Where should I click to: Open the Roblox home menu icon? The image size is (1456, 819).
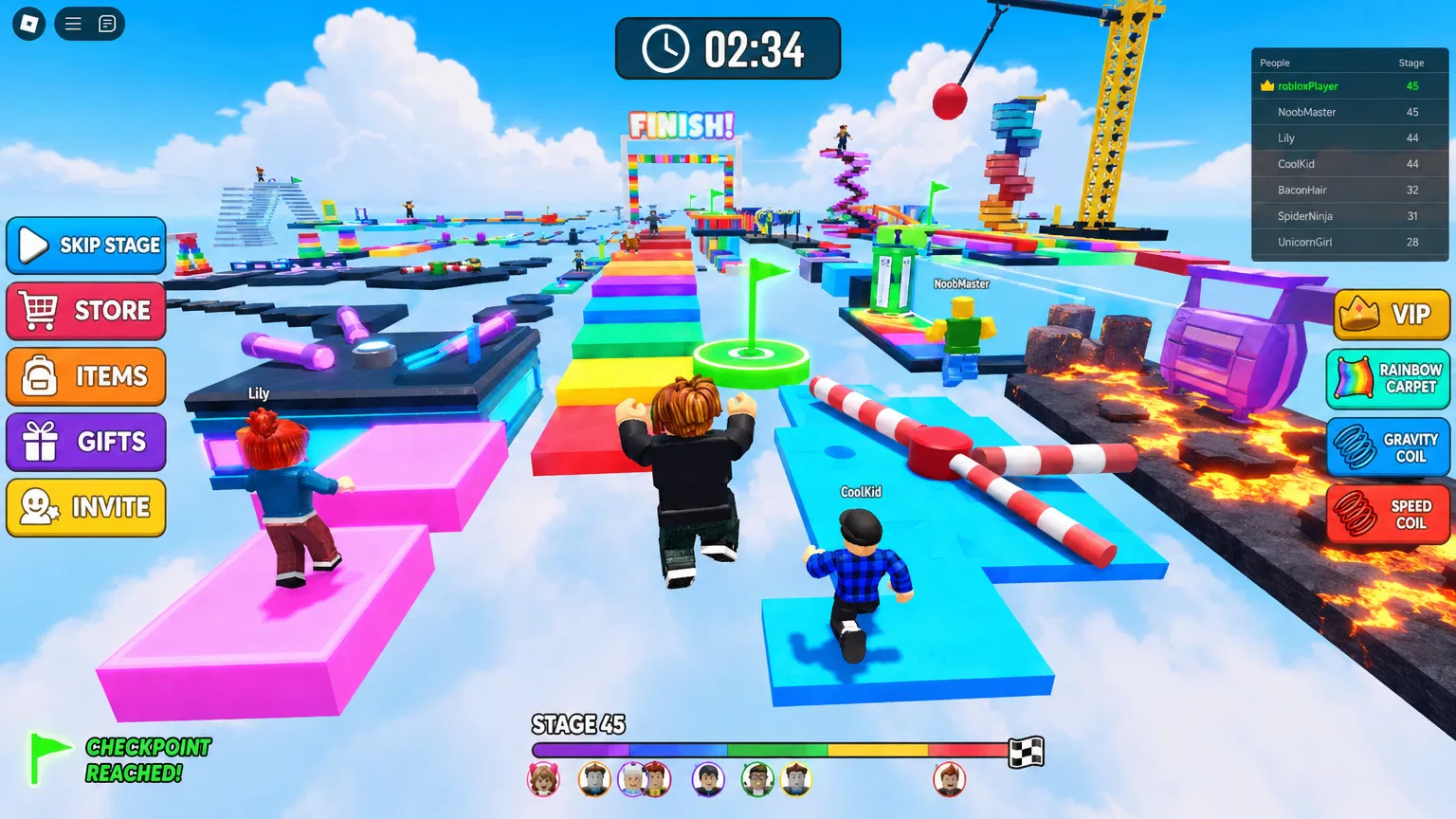(x=27, y=24)
